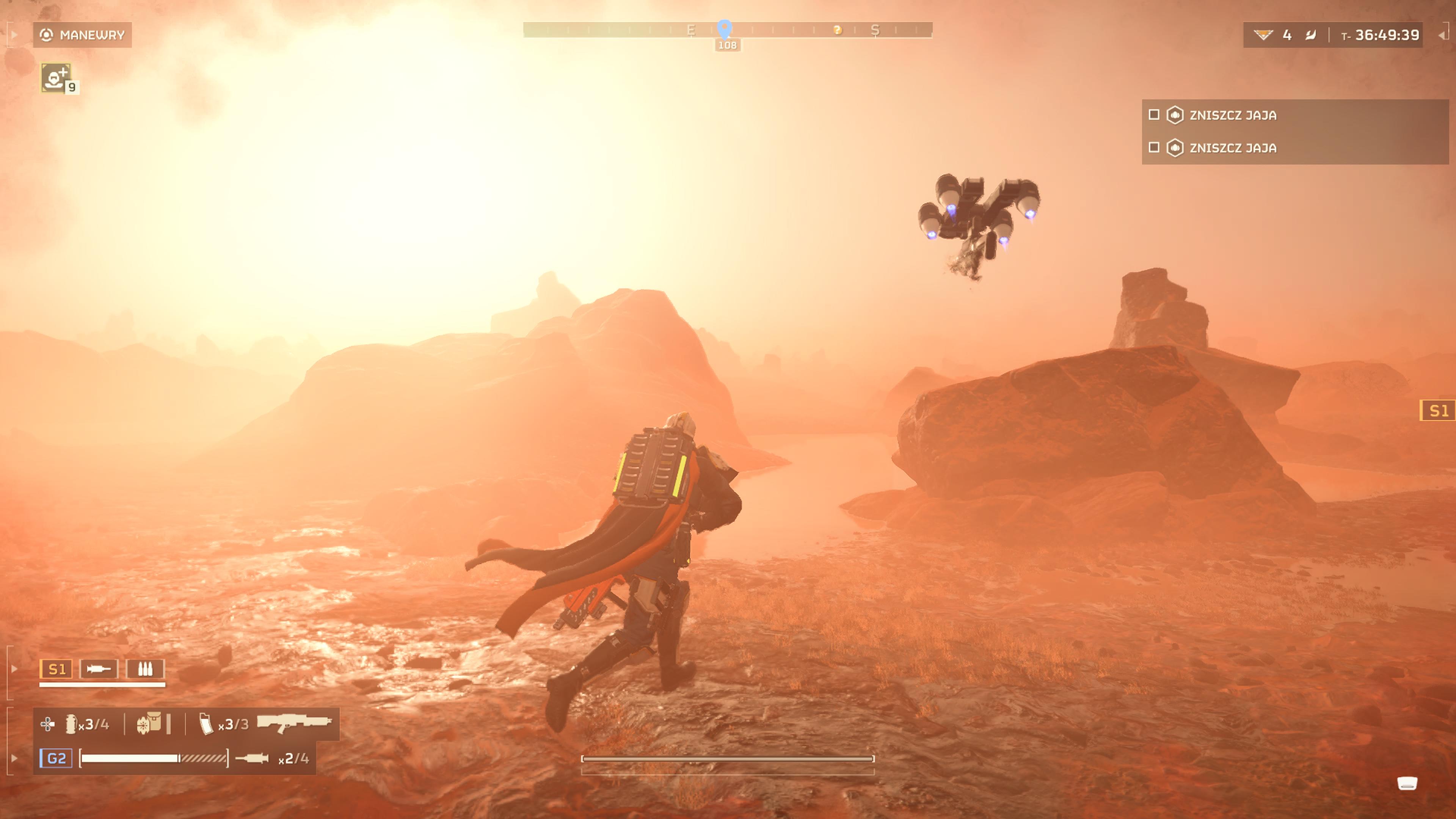Select the G2 player tag

56,758
